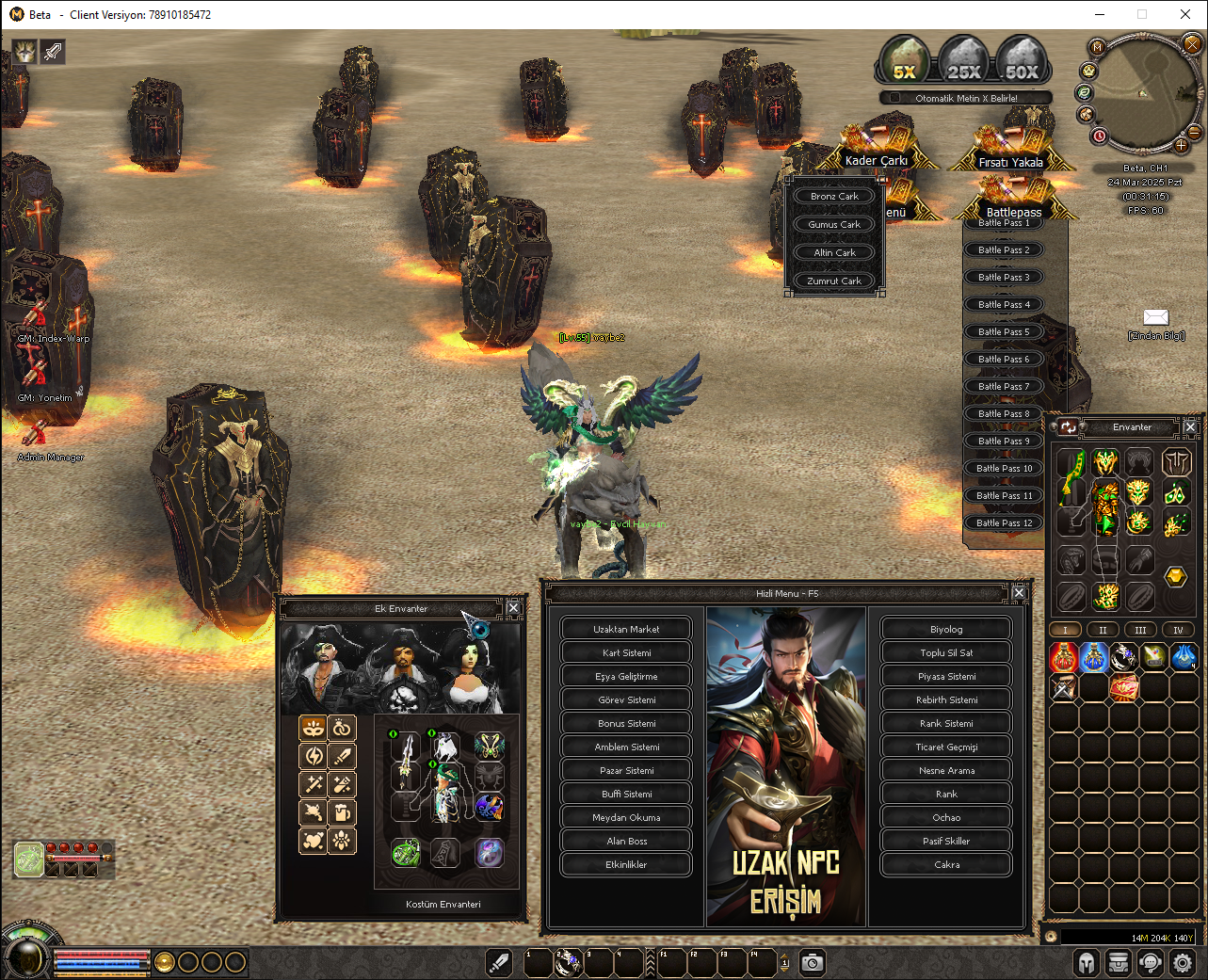The height and width of the screenshot is (980, 1208).
Task: Close the Hizli Menu window
Action: tap(1019, 593)
